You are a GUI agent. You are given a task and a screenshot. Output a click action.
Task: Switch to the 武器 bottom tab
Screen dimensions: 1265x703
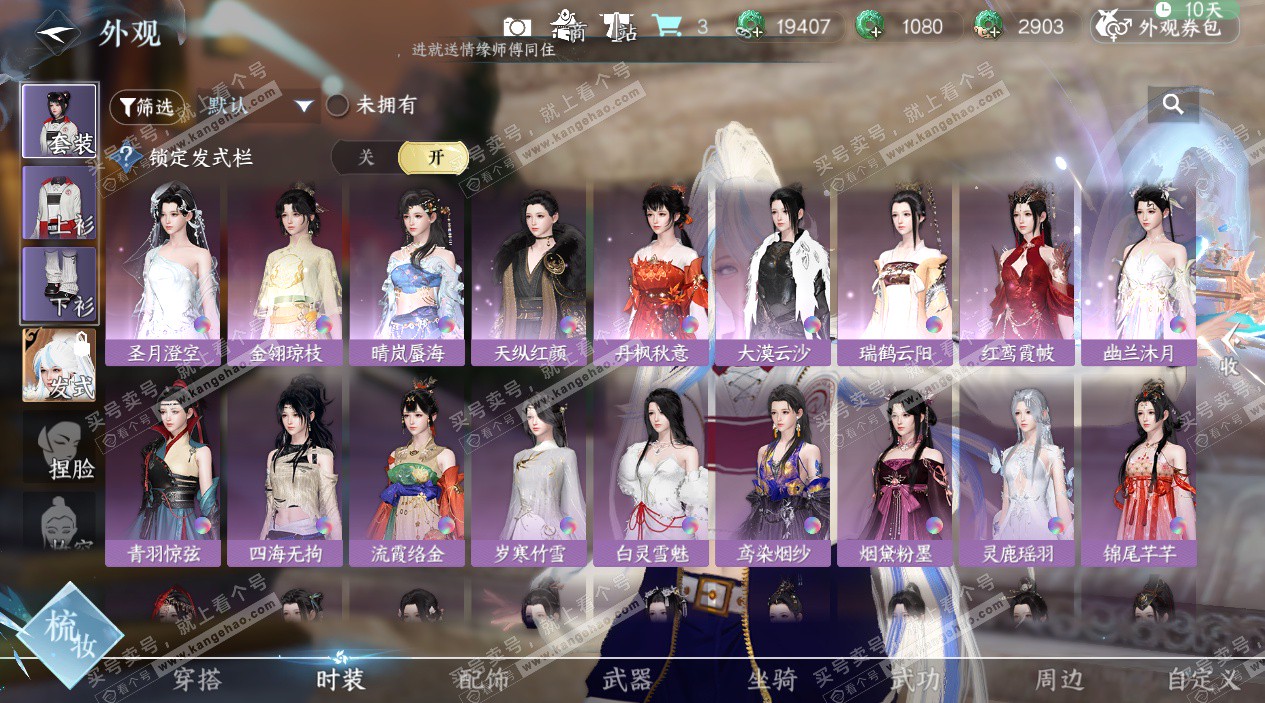627,680
